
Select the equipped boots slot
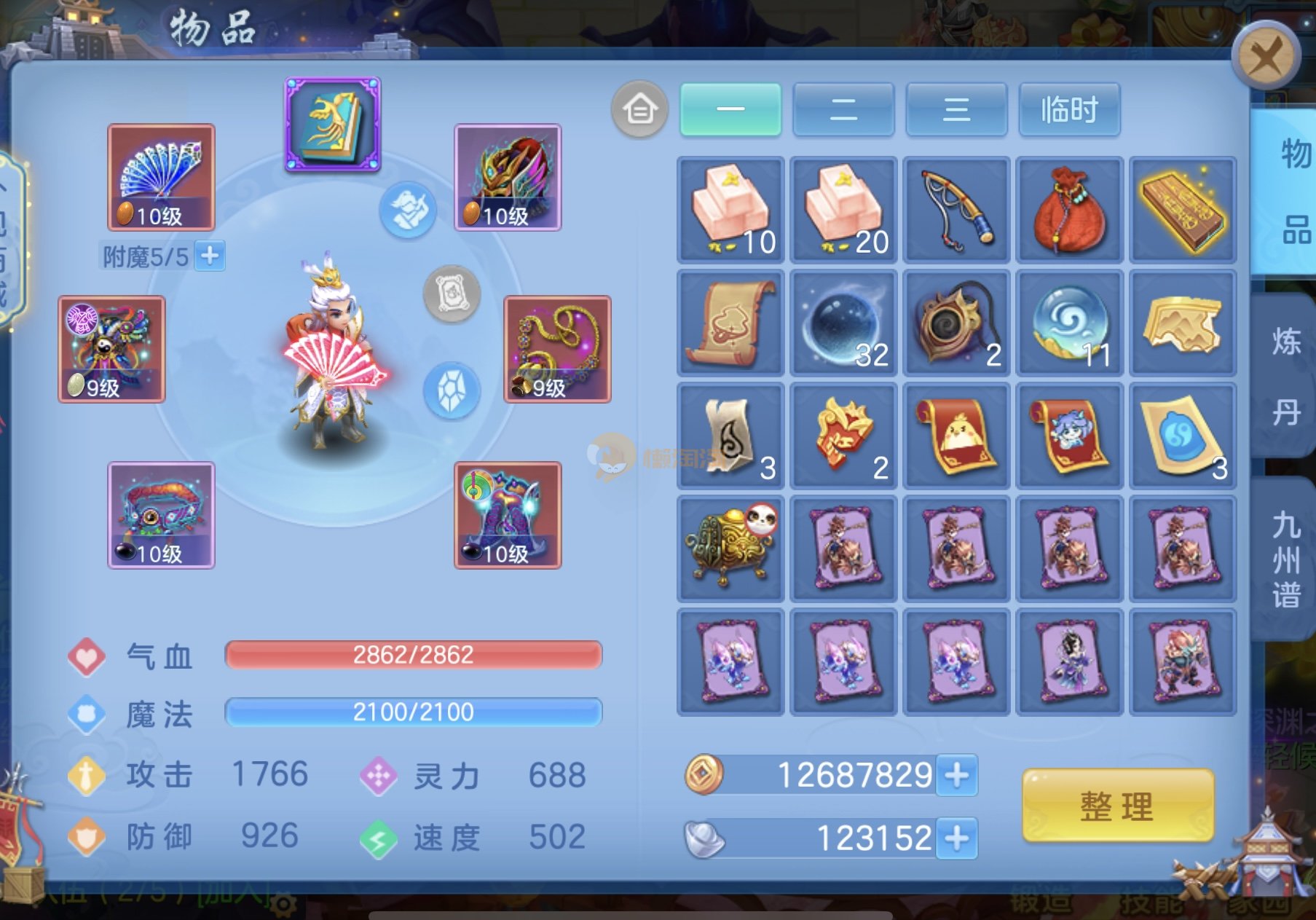point(508,515)
